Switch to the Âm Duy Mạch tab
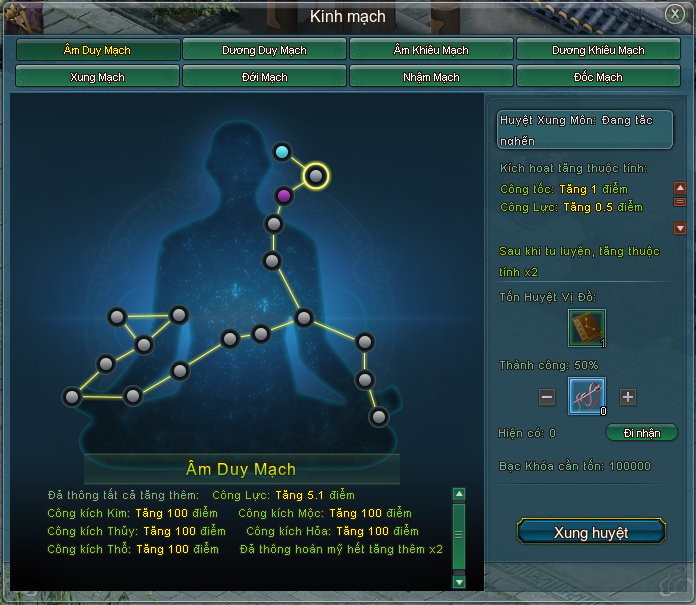The width and height of the screenshot is (696, 605). click(98, 50)
